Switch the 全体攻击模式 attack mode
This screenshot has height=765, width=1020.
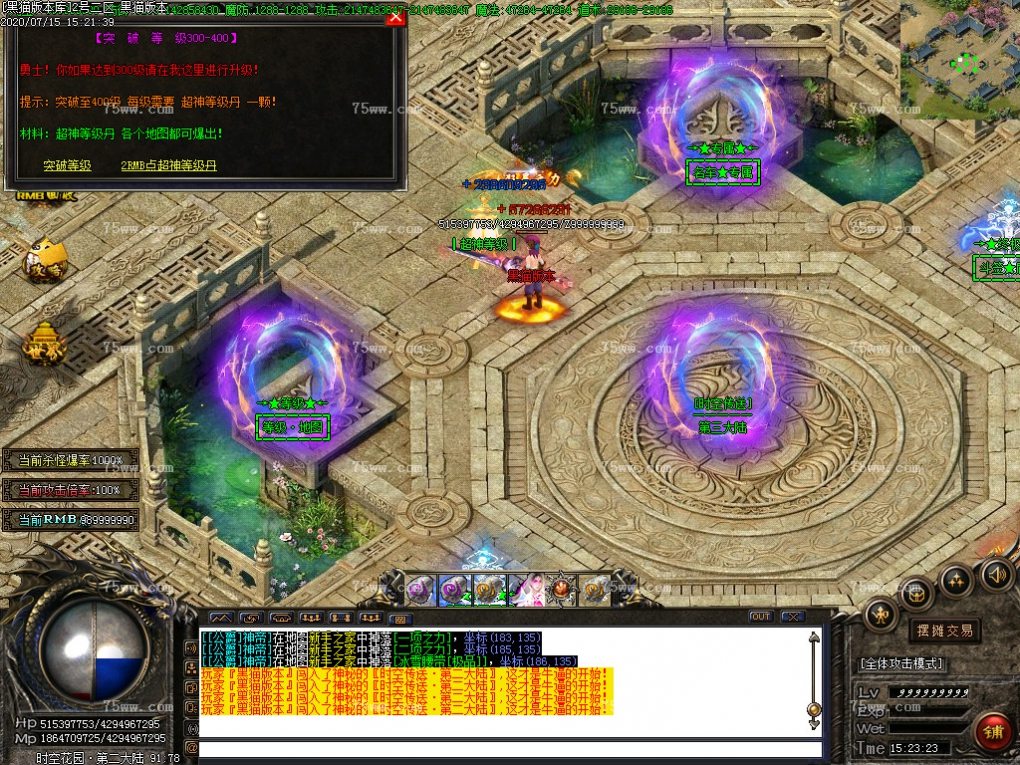pos(901,663)
